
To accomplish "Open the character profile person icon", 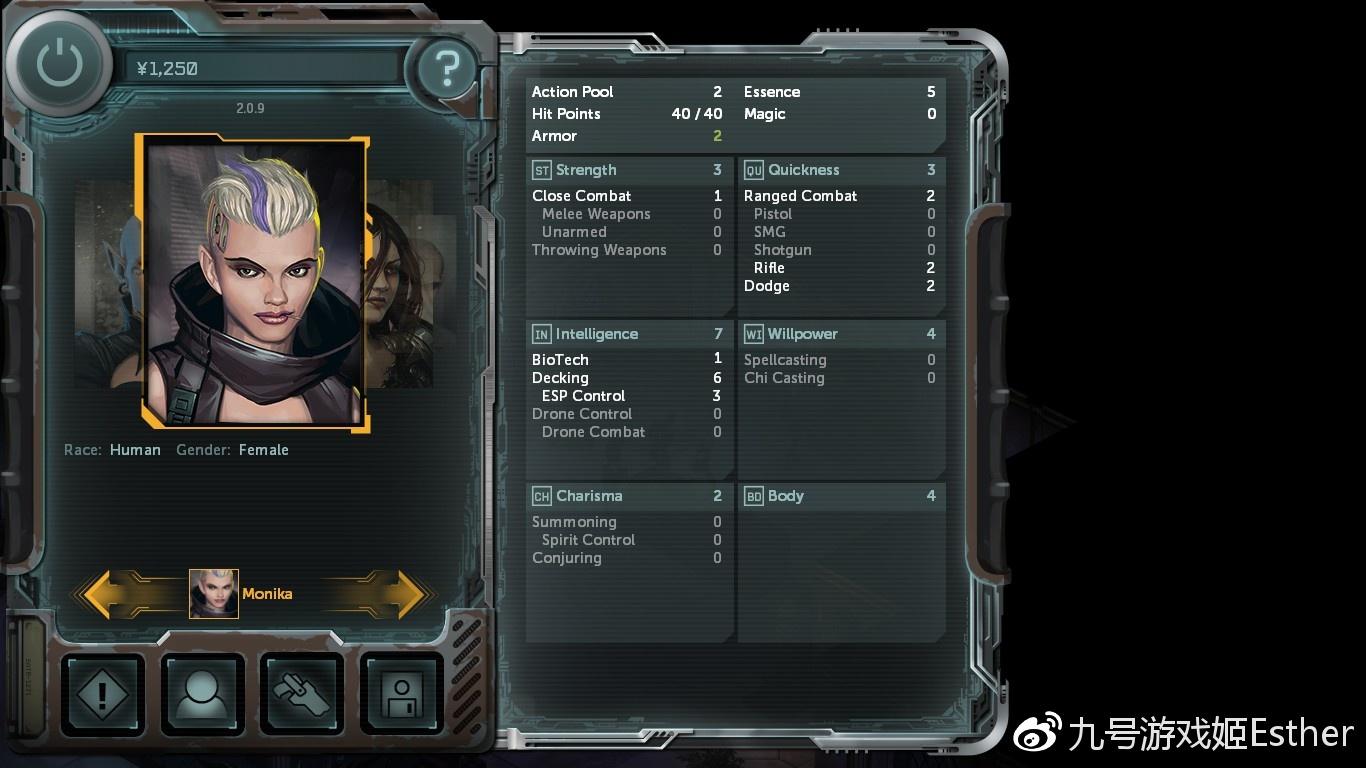I will pyautogui.click(x=202, y=694).
